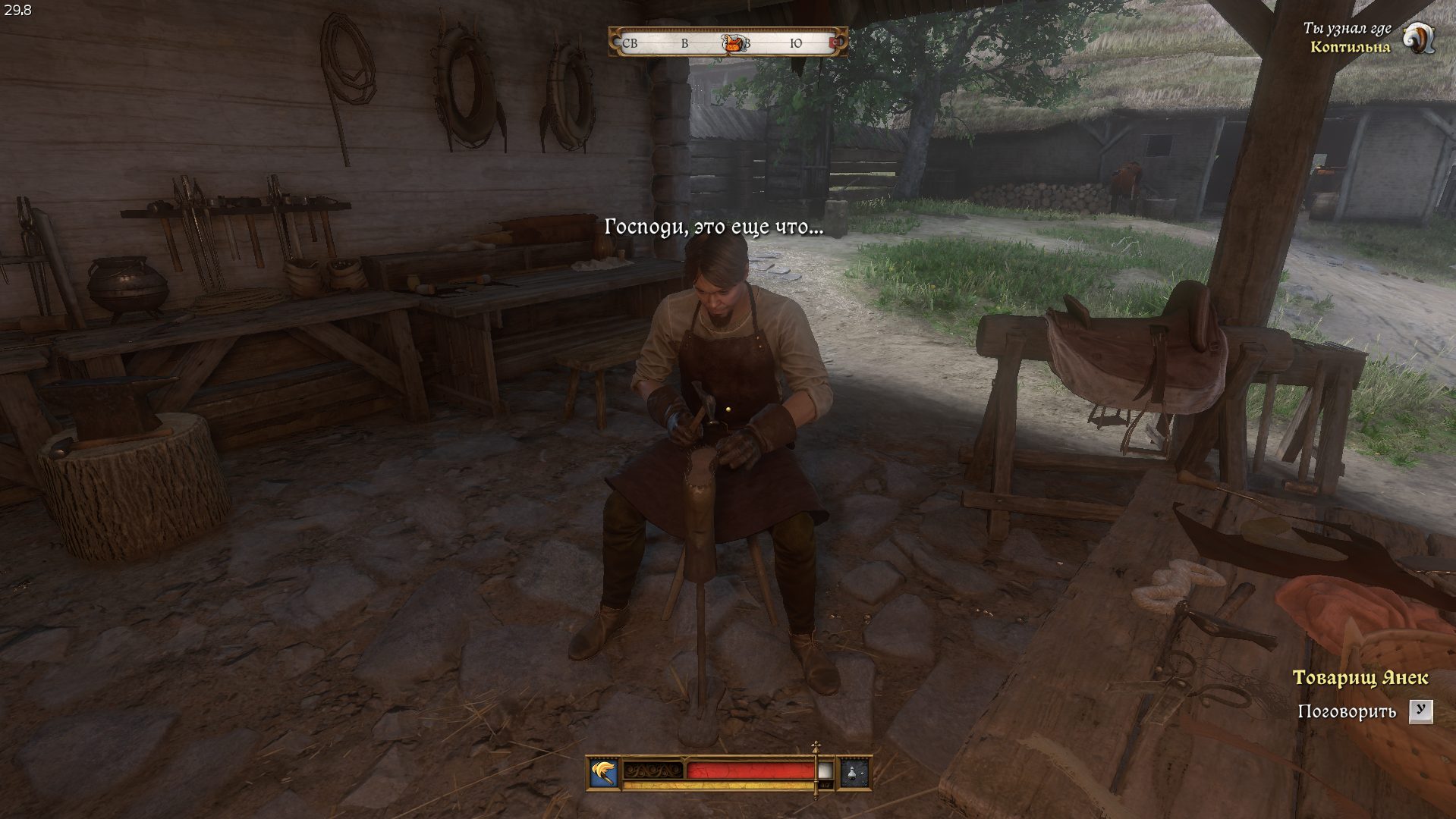
Task: Click the red marker at the compass edge
Action: point(837,43)
